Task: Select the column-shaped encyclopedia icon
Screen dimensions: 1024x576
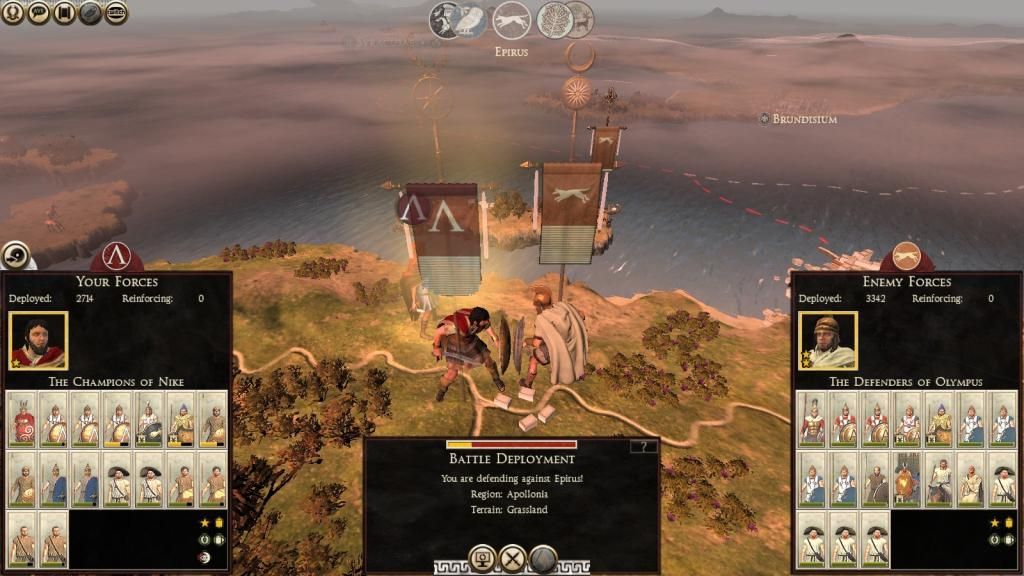Action: pyautogui.click(x=64, y=13)
